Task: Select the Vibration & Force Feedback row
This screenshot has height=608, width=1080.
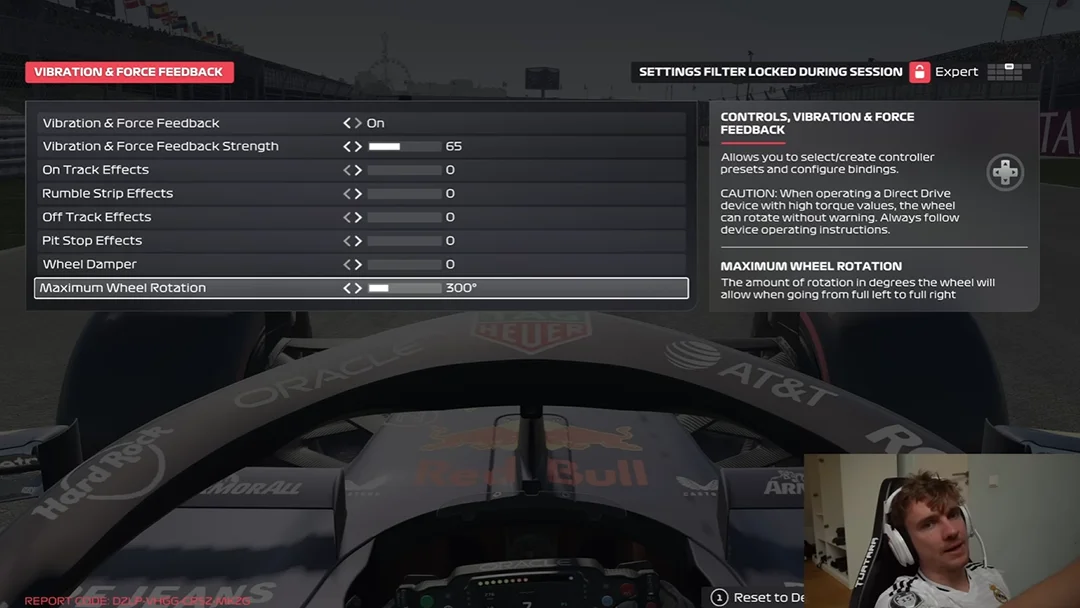Action: 131,123
